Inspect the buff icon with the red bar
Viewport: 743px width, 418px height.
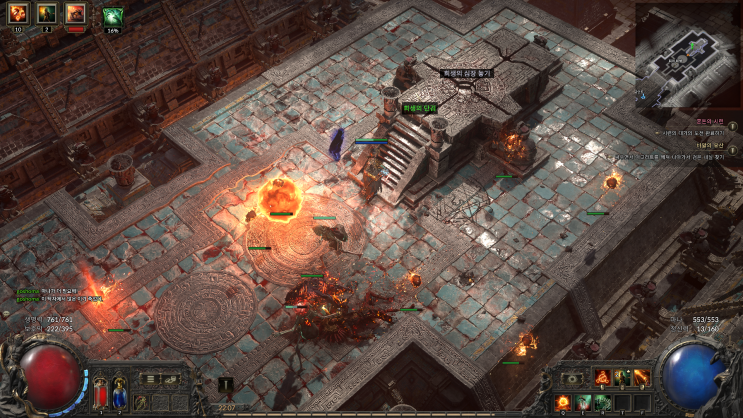pyautogui.click(x=75, y=14)
